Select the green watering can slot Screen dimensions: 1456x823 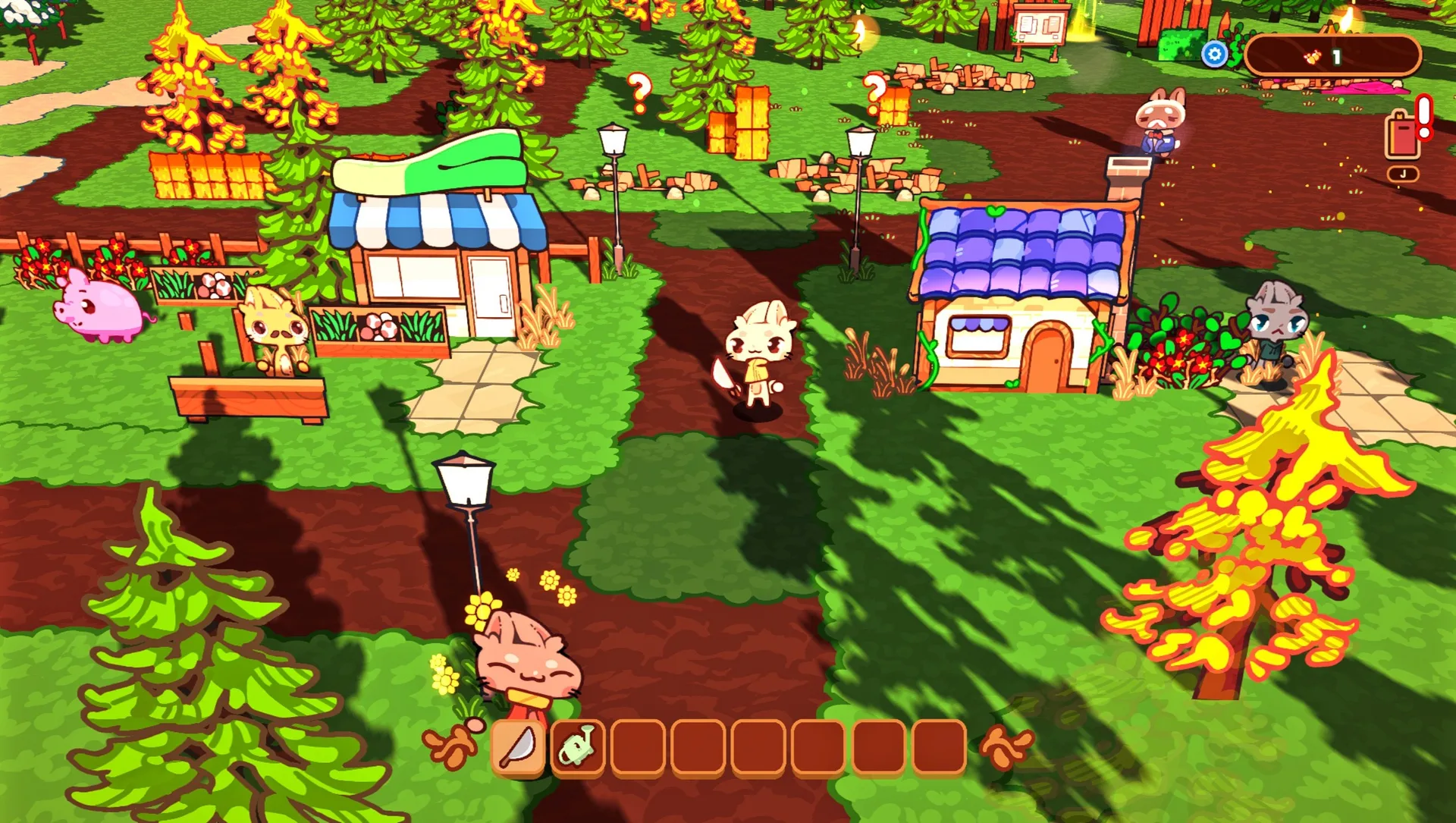[578, 747]
